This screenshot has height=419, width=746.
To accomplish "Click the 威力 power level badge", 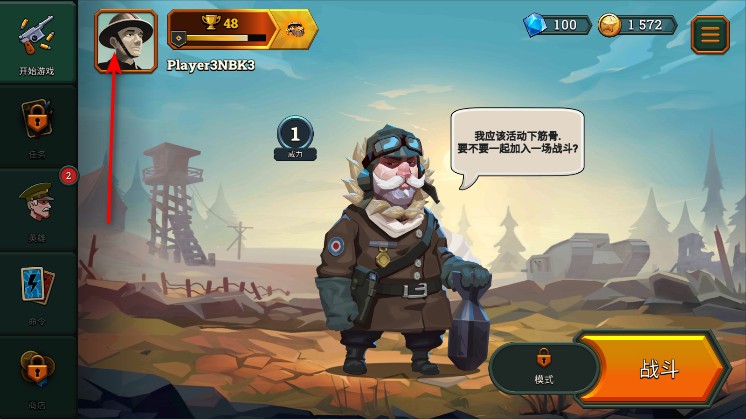I will 295,138.
